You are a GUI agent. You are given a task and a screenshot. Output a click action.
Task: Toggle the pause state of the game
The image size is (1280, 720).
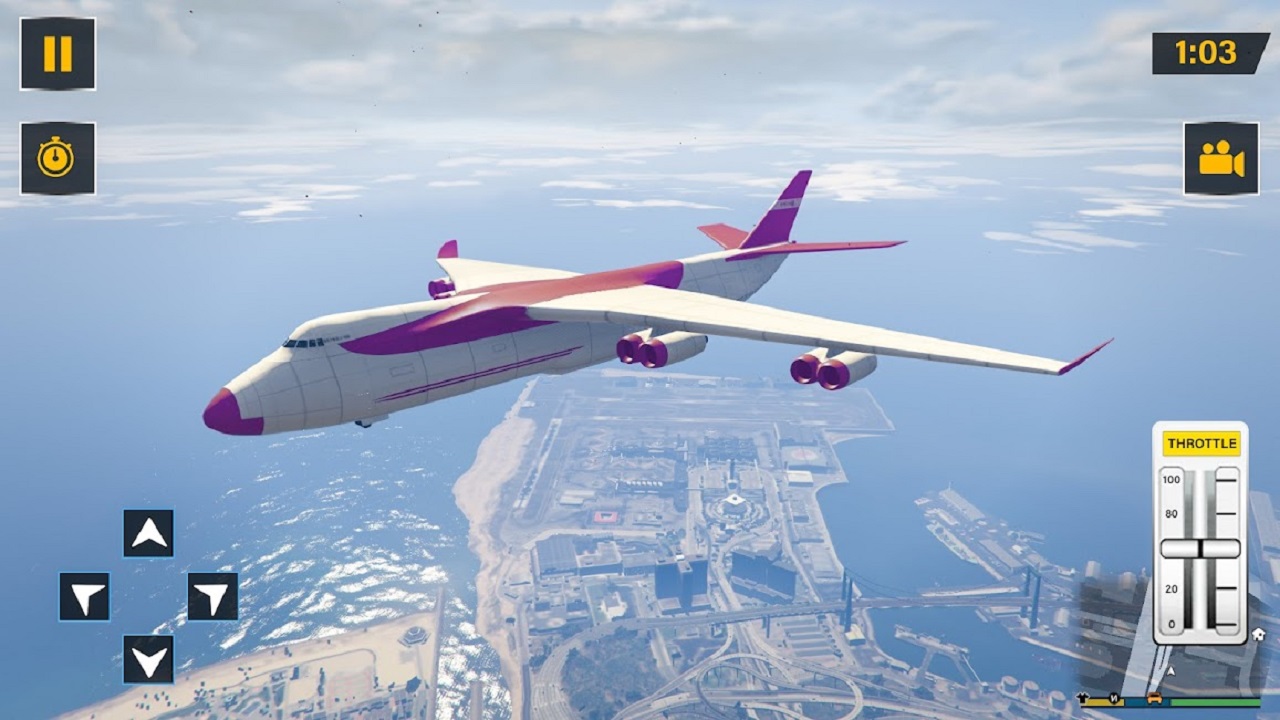(x=57, y=55)
